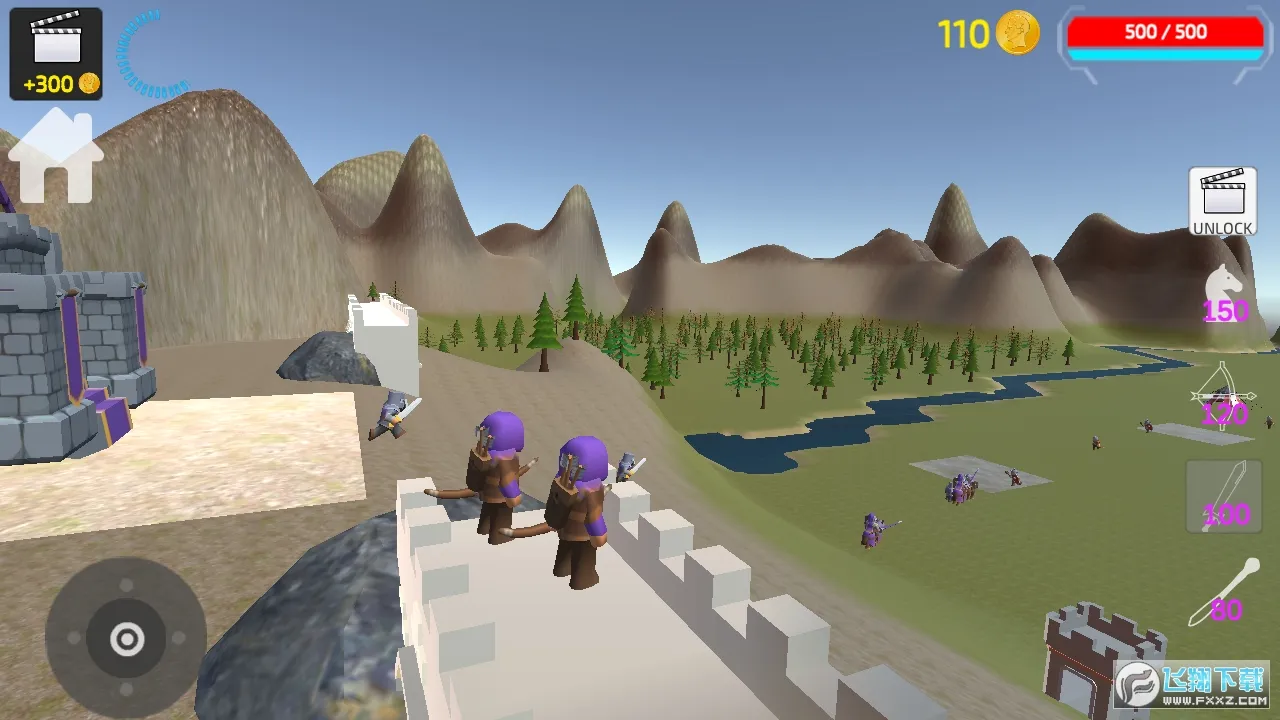1280x720 pixels.
Task: Pick the club unit costing 80
Action: 1224,593
